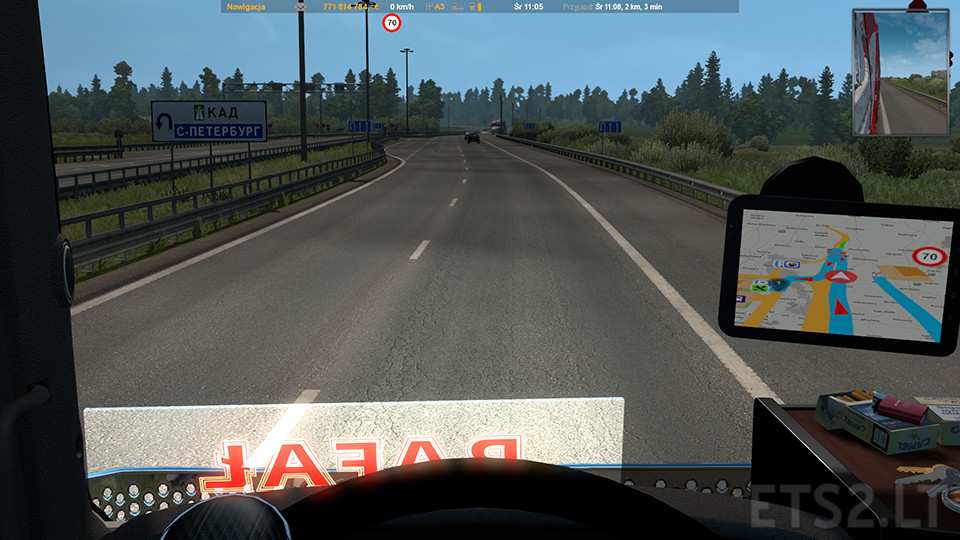Open the Nawigacja panel in top bar
The image size is (960, 540).
click(245, 6)
